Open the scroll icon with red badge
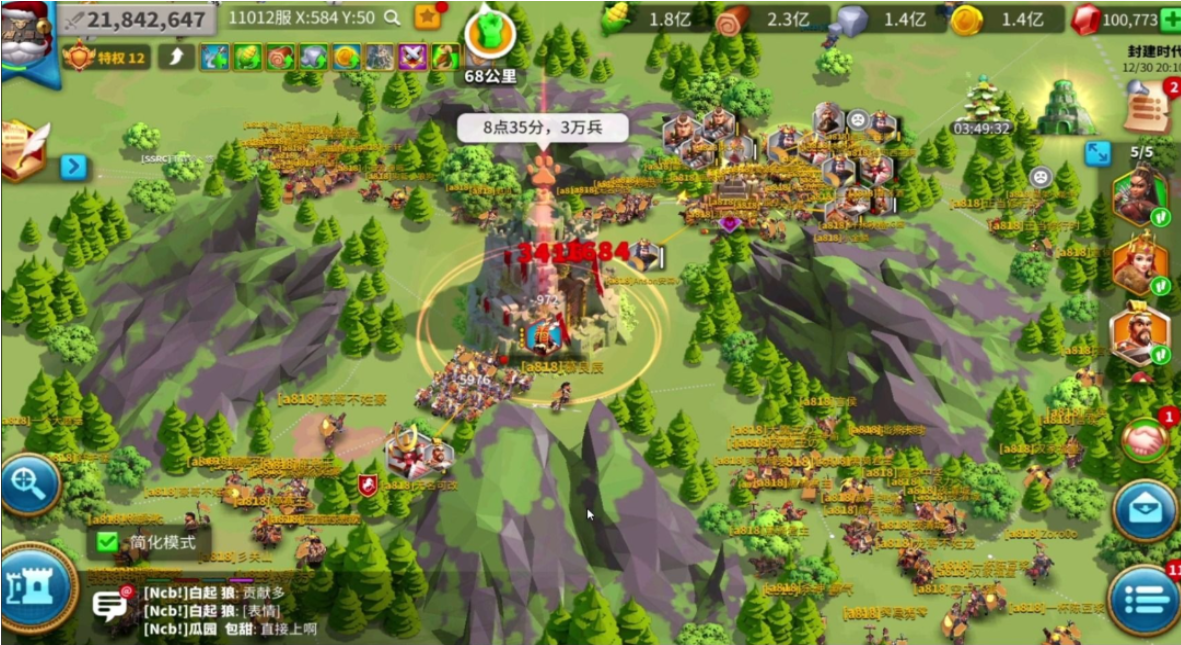Viewport: 1181px width, 645px height. (1148, 105)
